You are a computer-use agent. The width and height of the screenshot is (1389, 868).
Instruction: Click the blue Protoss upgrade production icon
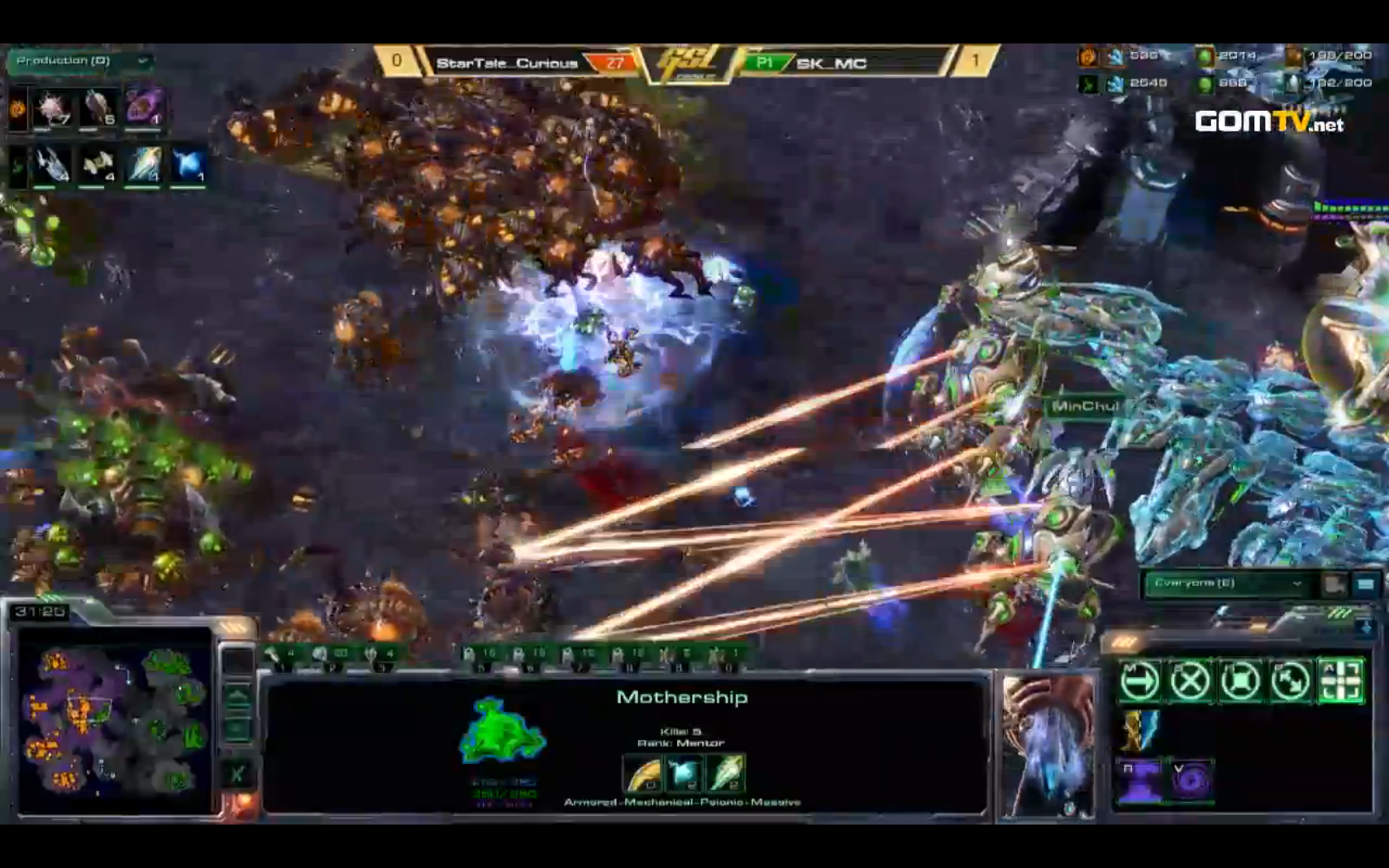(x=189, y=164)
